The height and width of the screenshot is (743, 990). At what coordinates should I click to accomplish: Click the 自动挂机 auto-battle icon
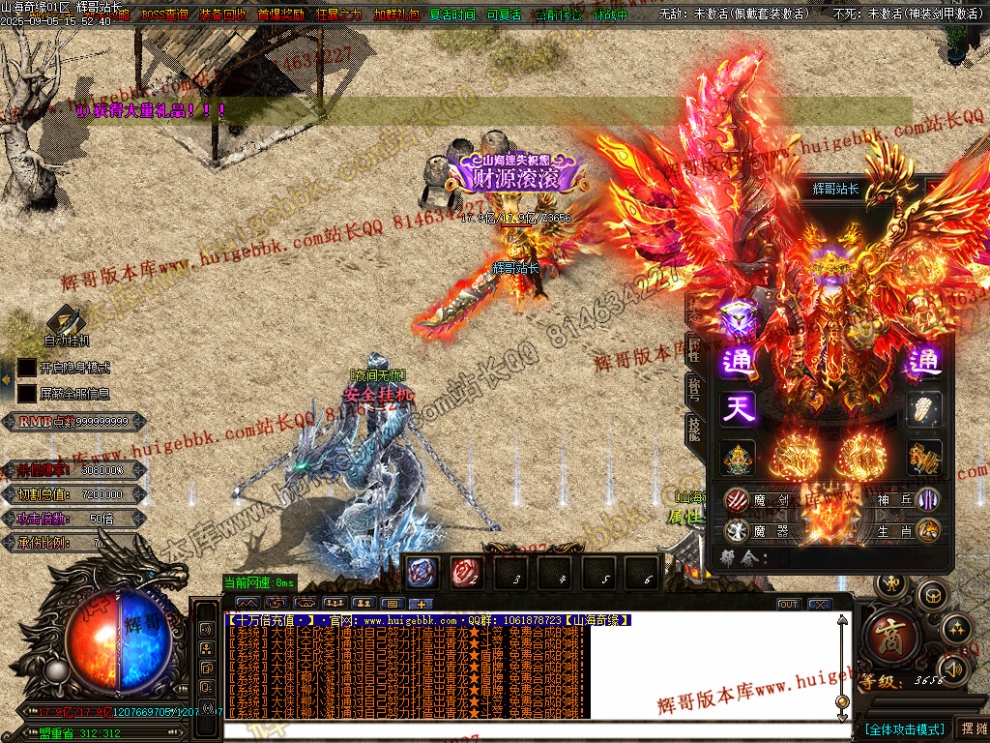click(x=66, y=321)
